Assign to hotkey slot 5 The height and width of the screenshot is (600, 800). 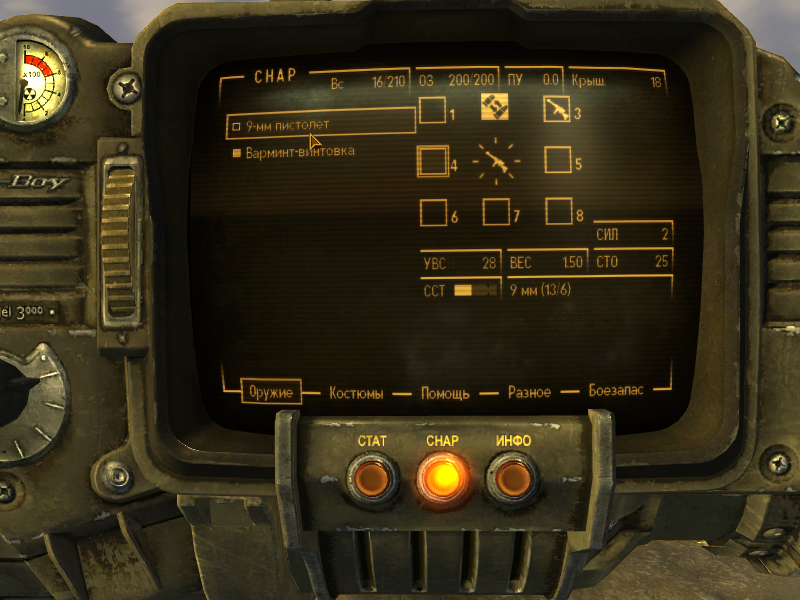558,160
